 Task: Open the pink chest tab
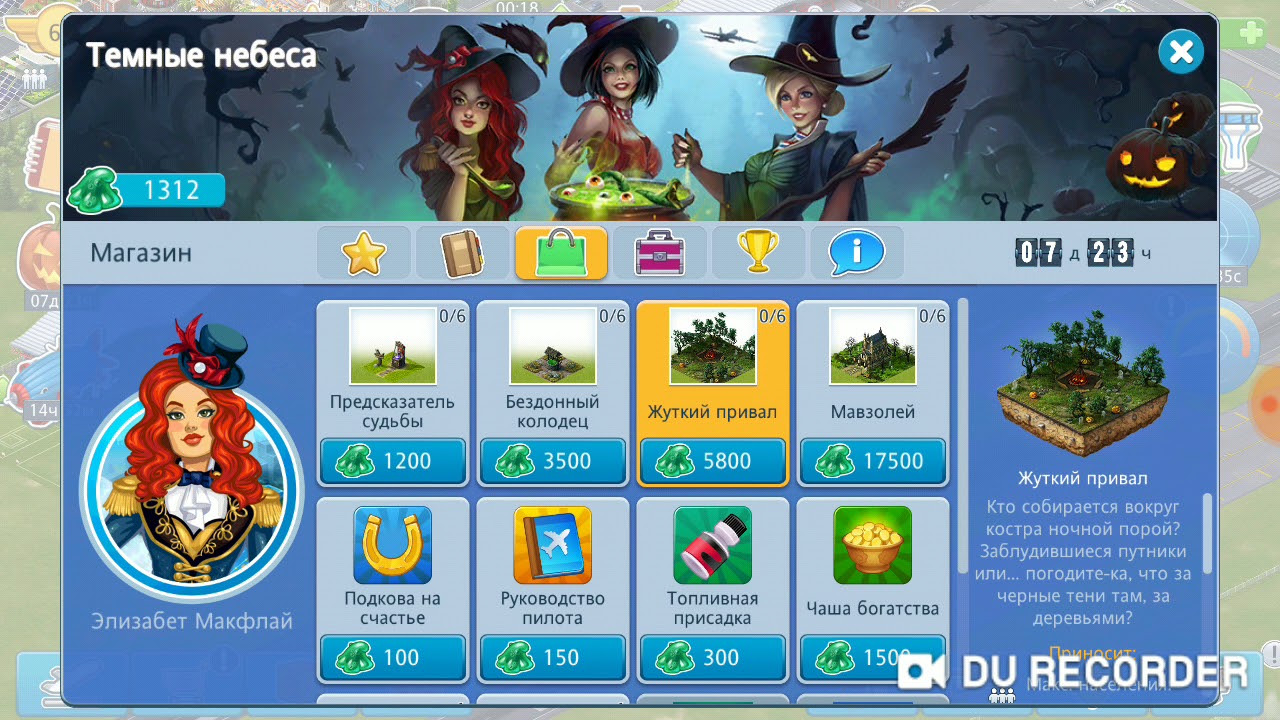point(659,253)
